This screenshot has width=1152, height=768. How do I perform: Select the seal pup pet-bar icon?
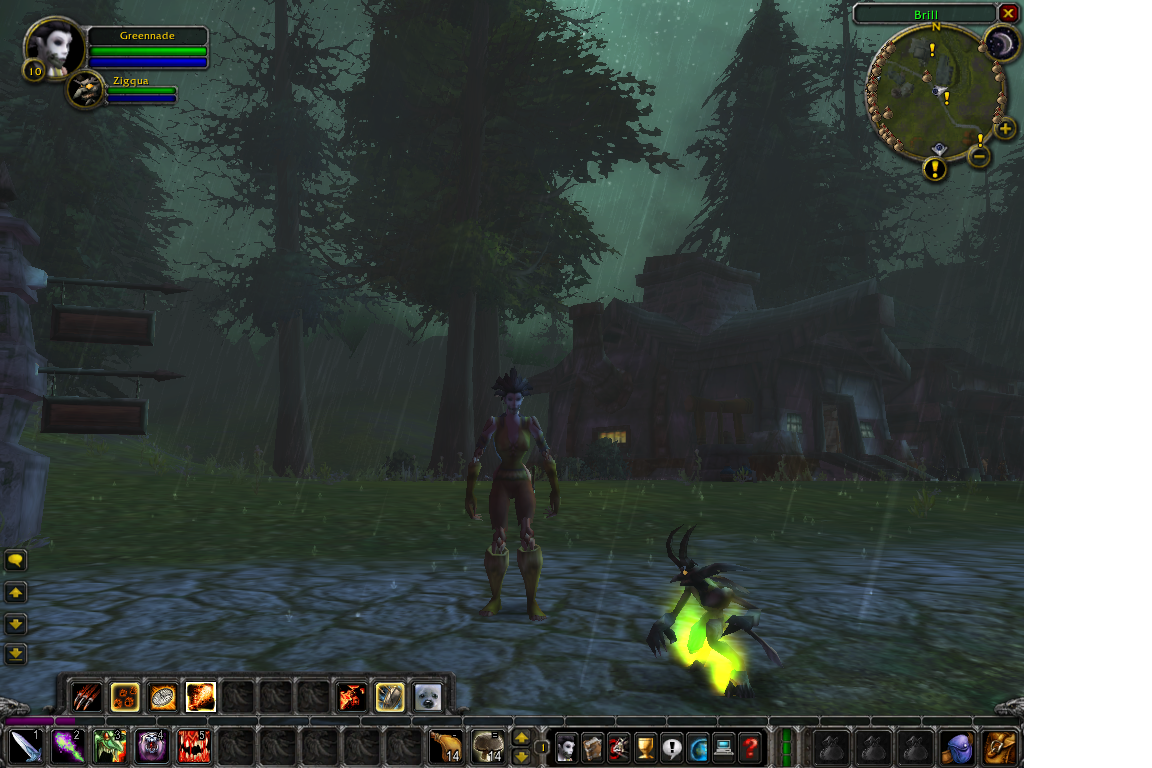[428, 696]
